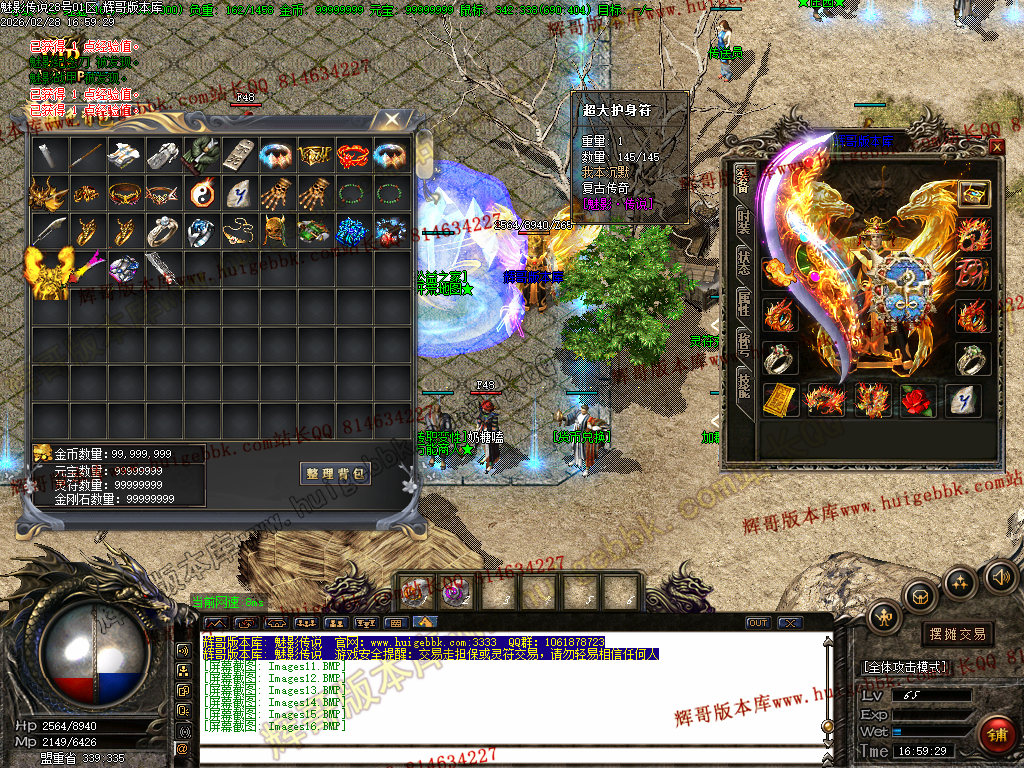Close the character equipment panel
This screenshot has height=768, width=1024.
996,147
